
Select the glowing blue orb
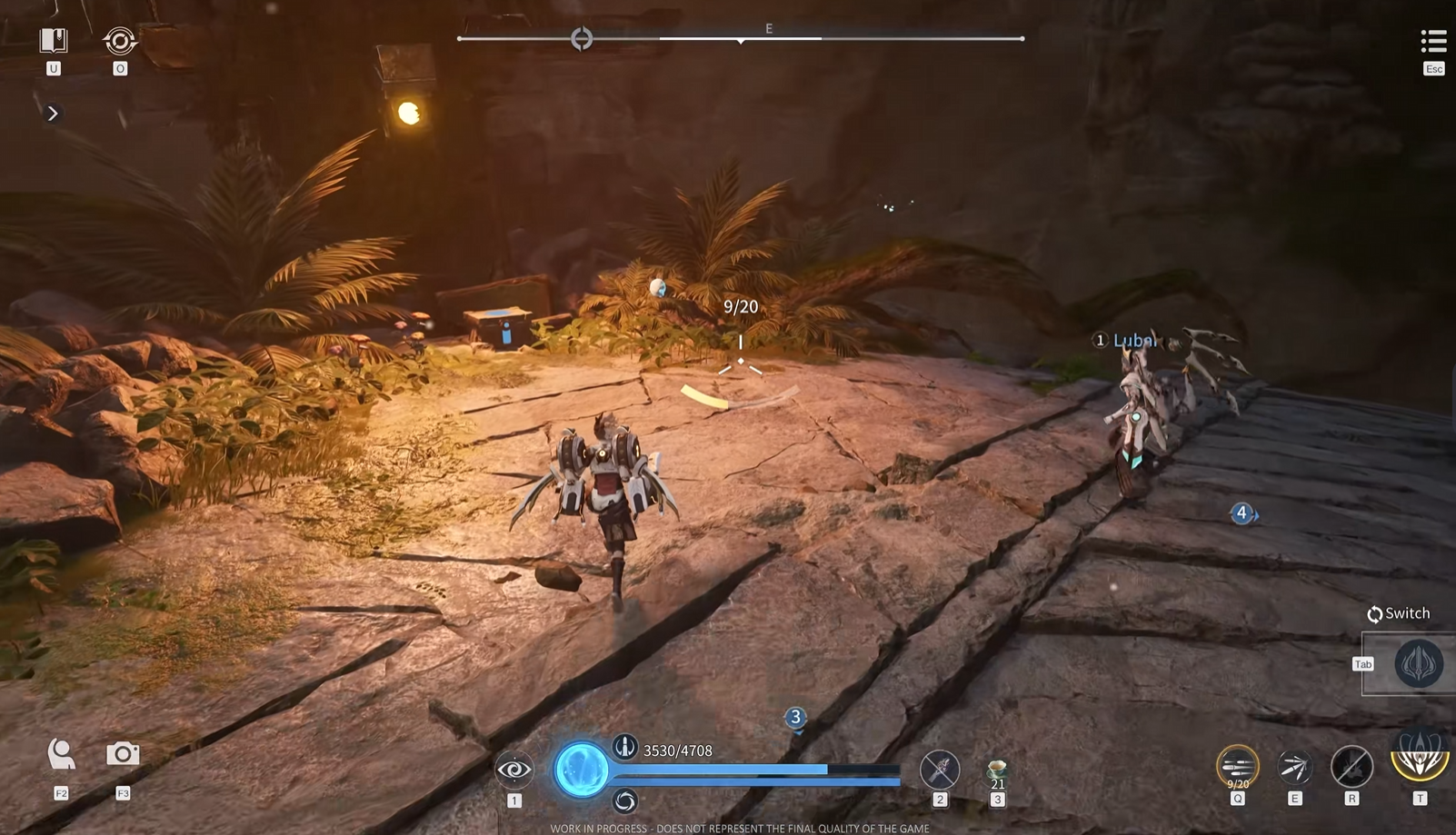[582, 770]
